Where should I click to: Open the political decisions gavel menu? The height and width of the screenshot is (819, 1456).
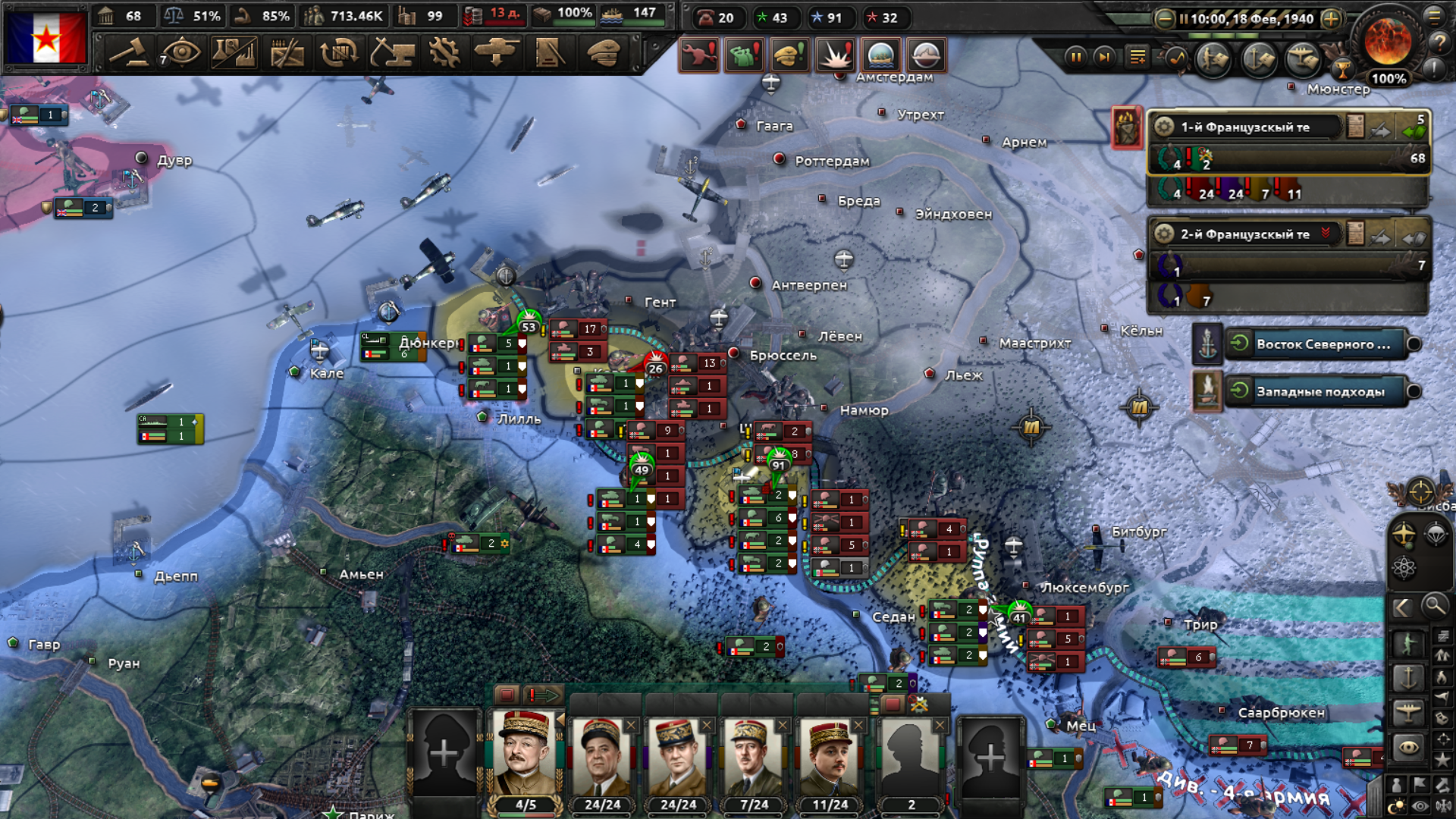pyautogui.click(x=128, y=53)
